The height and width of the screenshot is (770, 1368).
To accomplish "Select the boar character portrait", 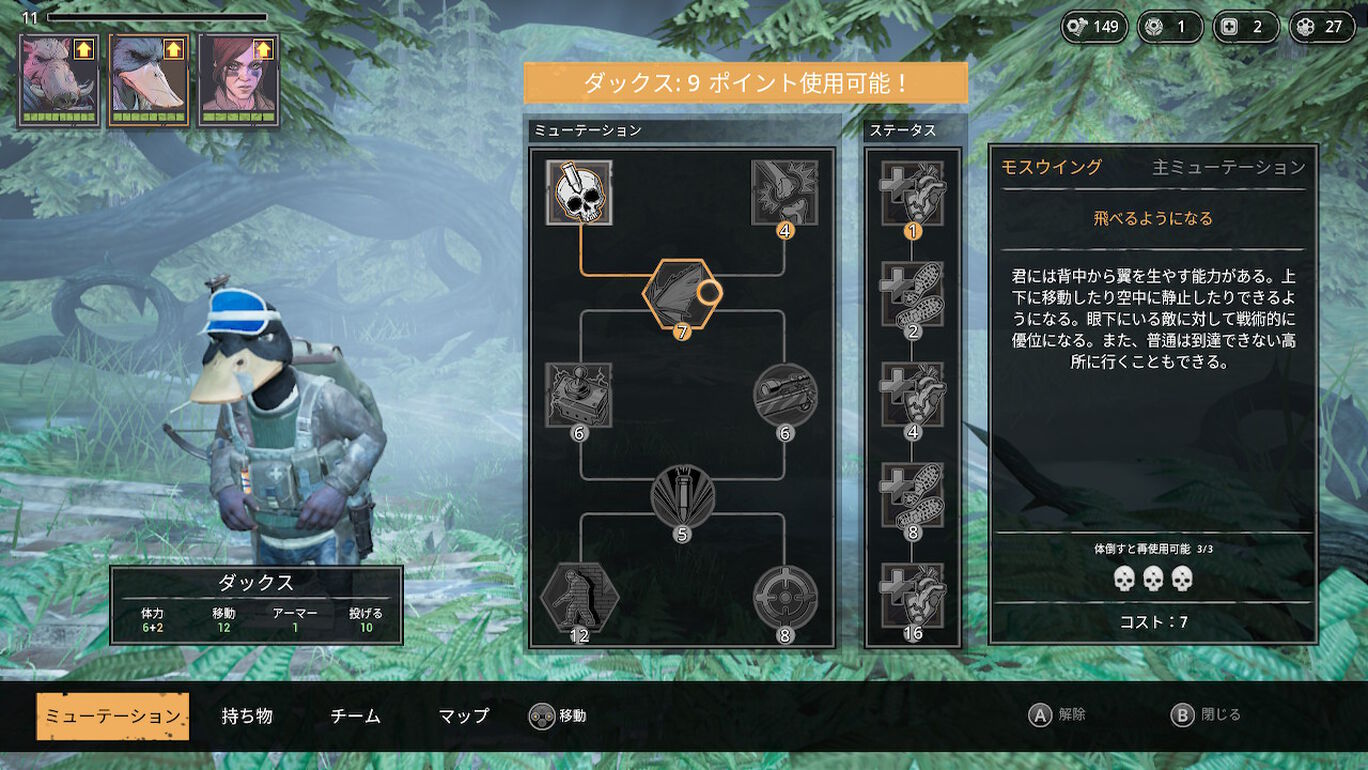I will [x=59, y=80].
